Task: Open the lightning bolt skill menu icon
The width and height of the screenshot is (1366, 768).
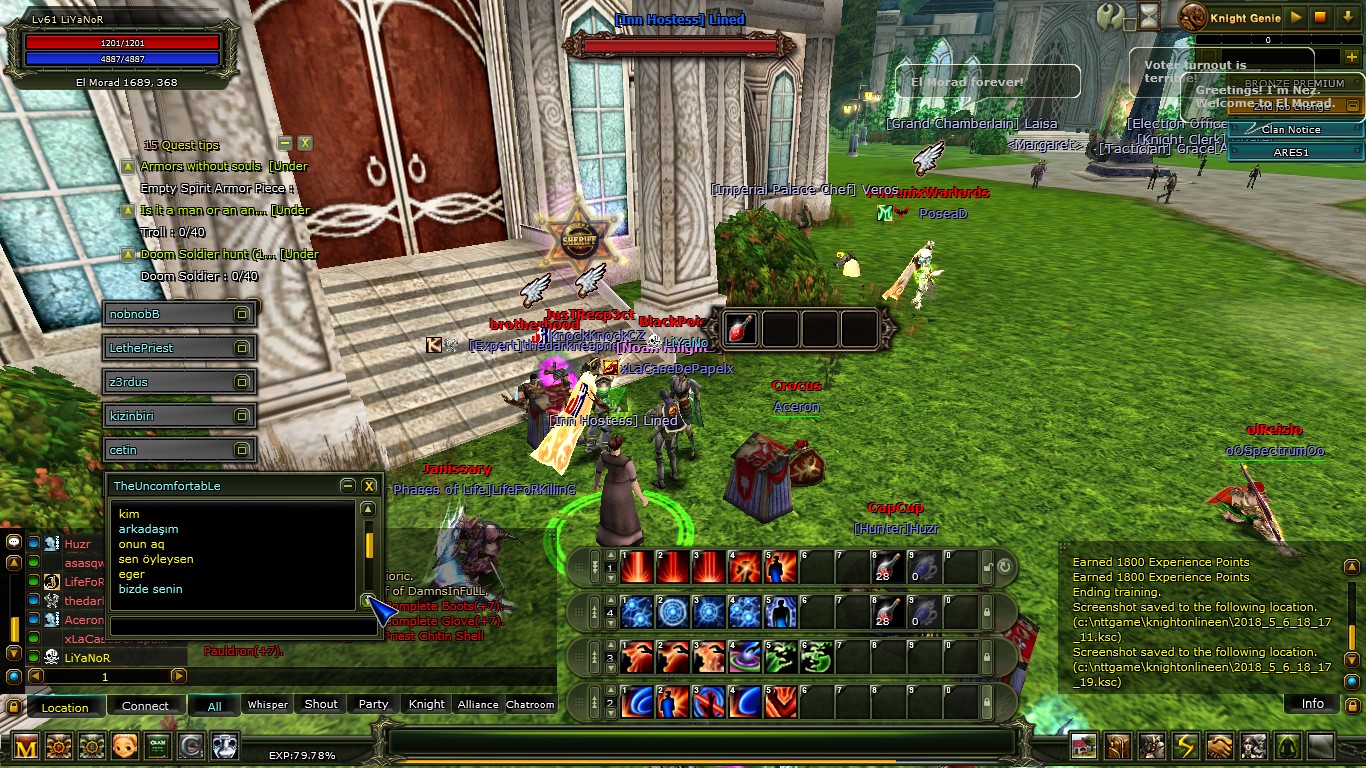Action: (x=1186, y=746)
